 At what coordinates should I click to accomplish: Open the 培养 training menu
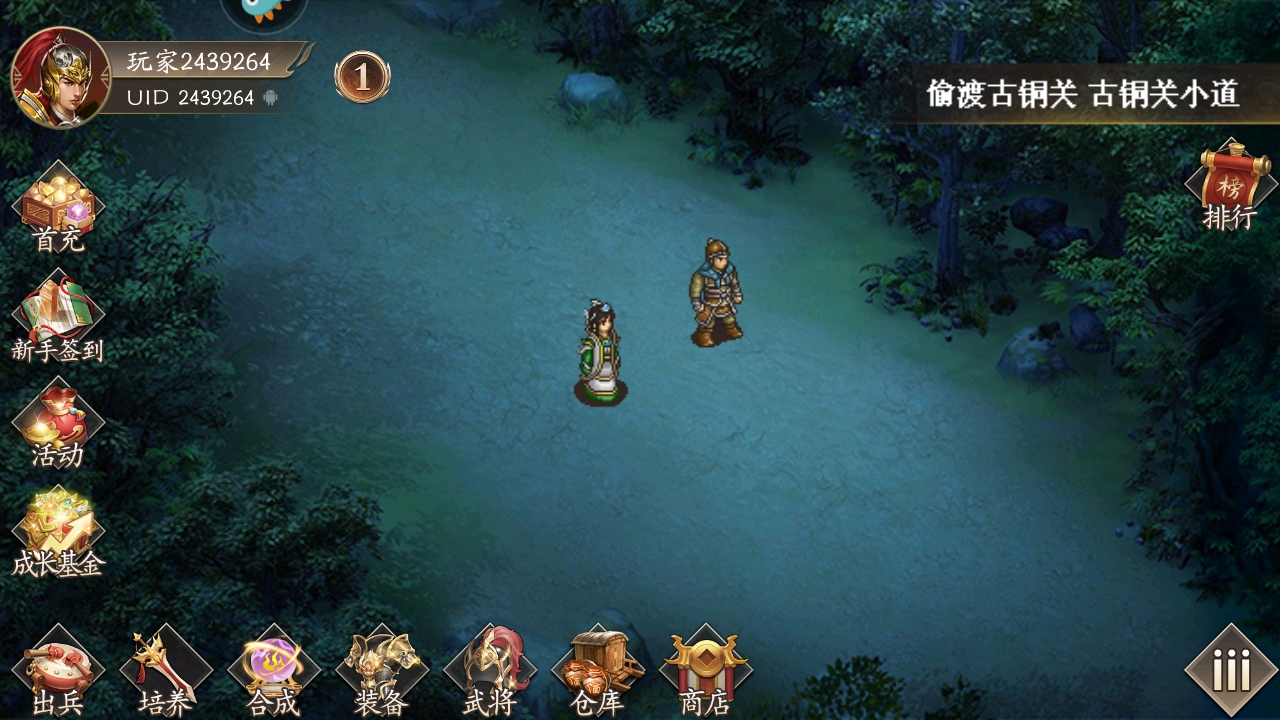166,672
